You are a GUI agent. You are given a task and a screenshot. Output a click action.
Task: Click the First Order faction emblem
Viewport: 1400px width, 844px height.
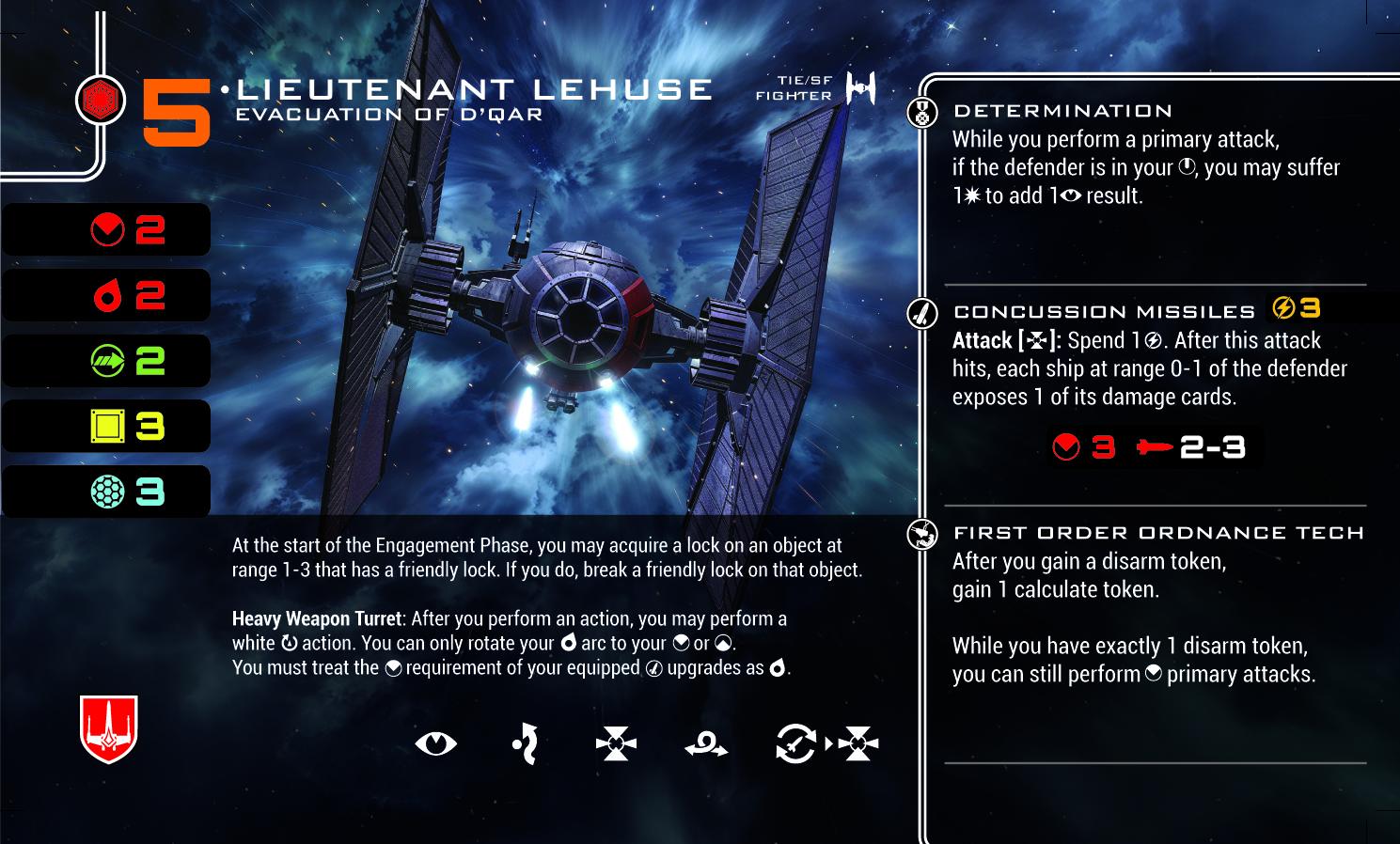[x=101, y=100]
